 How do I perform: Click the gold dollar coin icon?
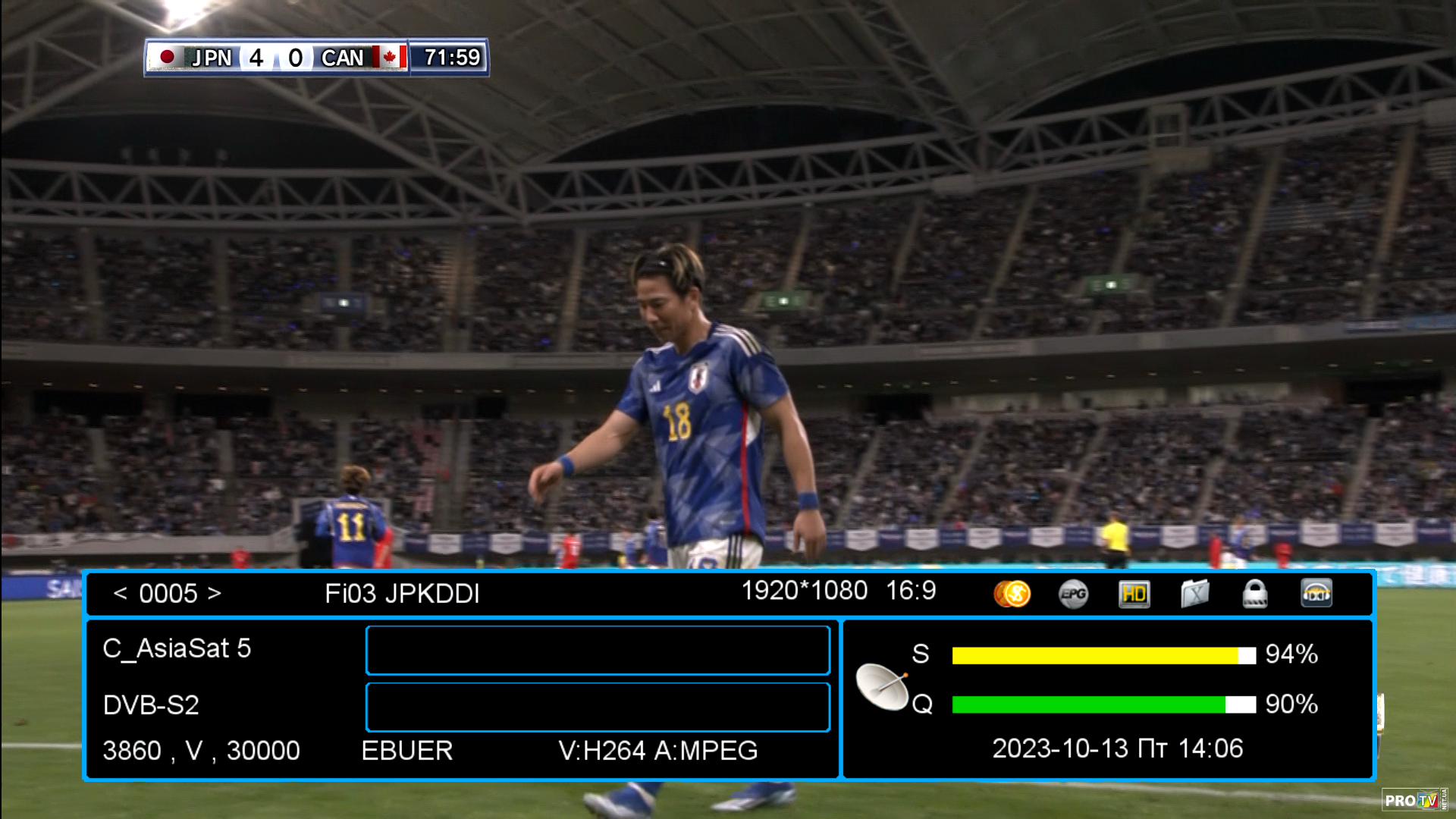[x=1012, y=594]
